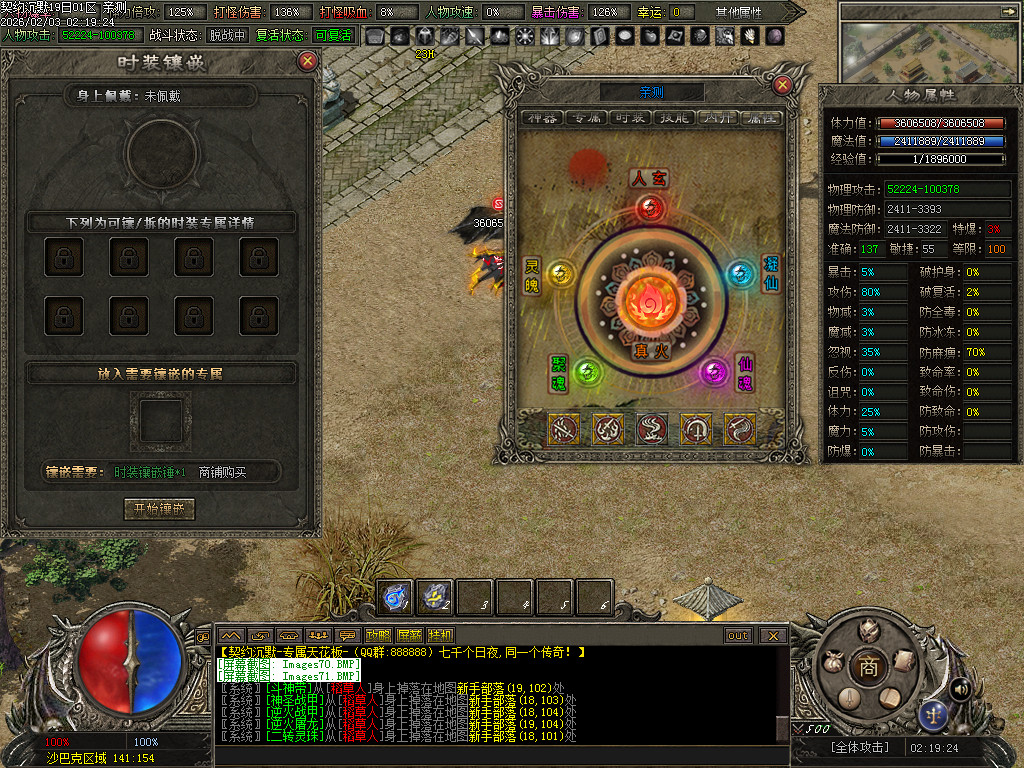This screenshot has width=1024, height=768.
Task: Toggle the sound speaker icon
Action: tap(960, 688)
